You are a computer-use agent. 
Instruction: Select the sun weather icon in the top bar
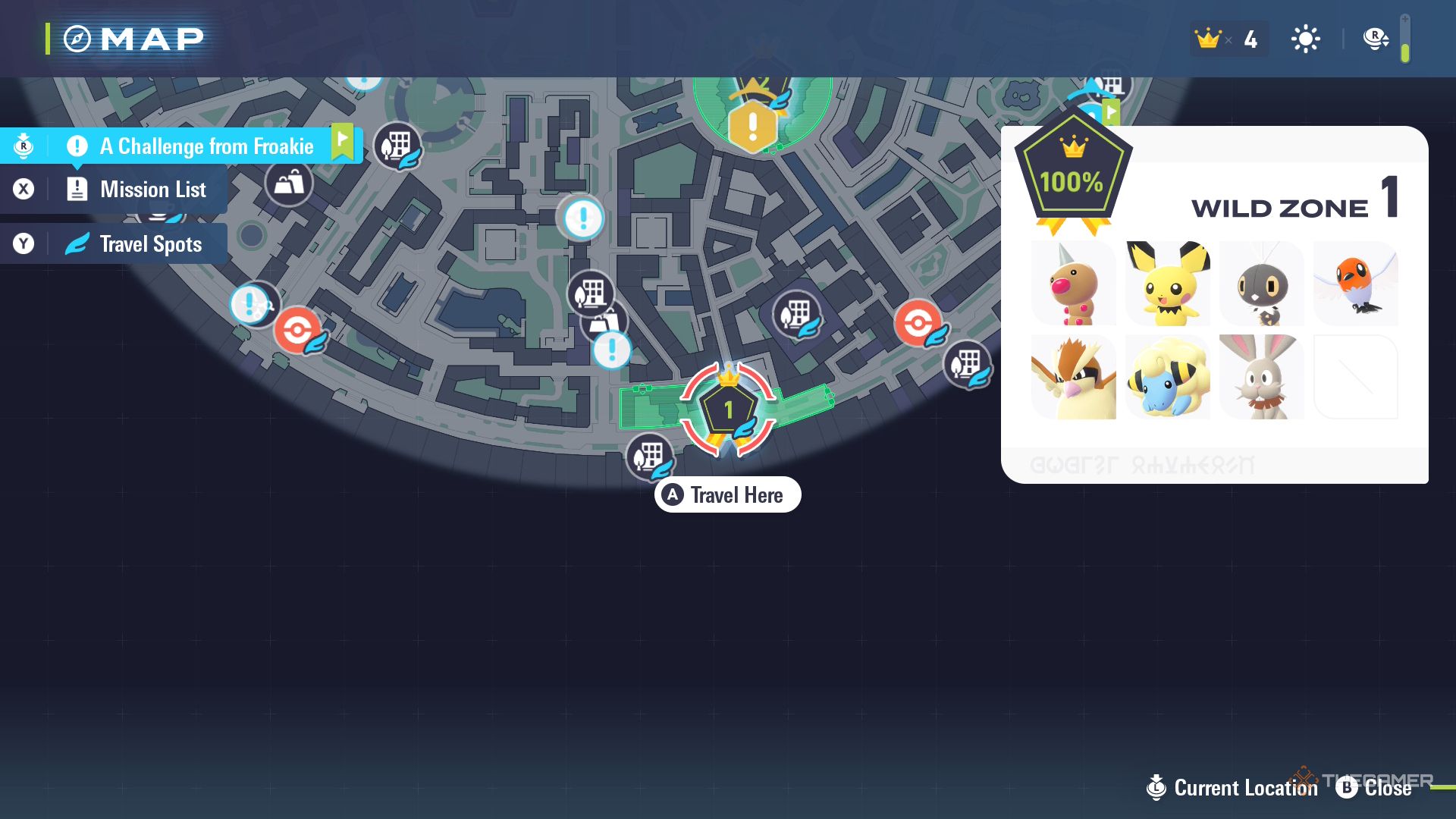pyautogui.click(x=1305, y=38)
